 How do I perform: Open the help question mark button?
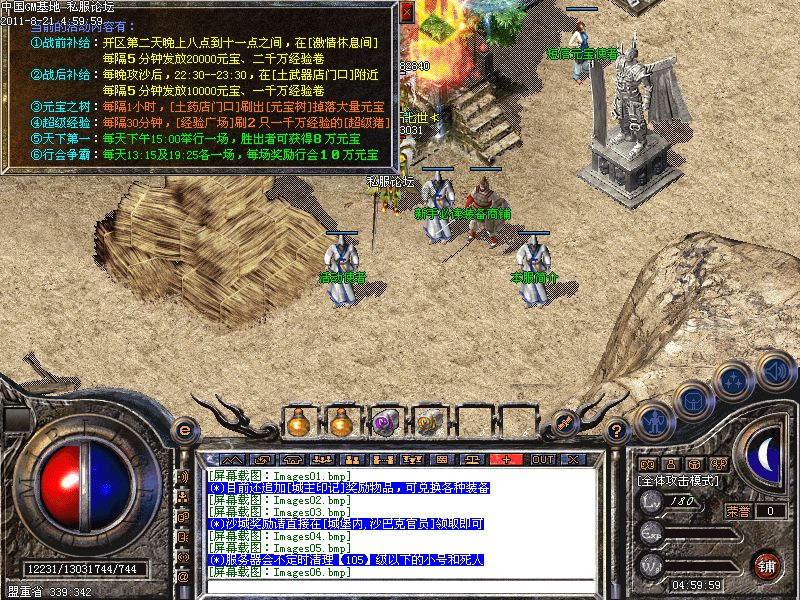coord(617,430)
